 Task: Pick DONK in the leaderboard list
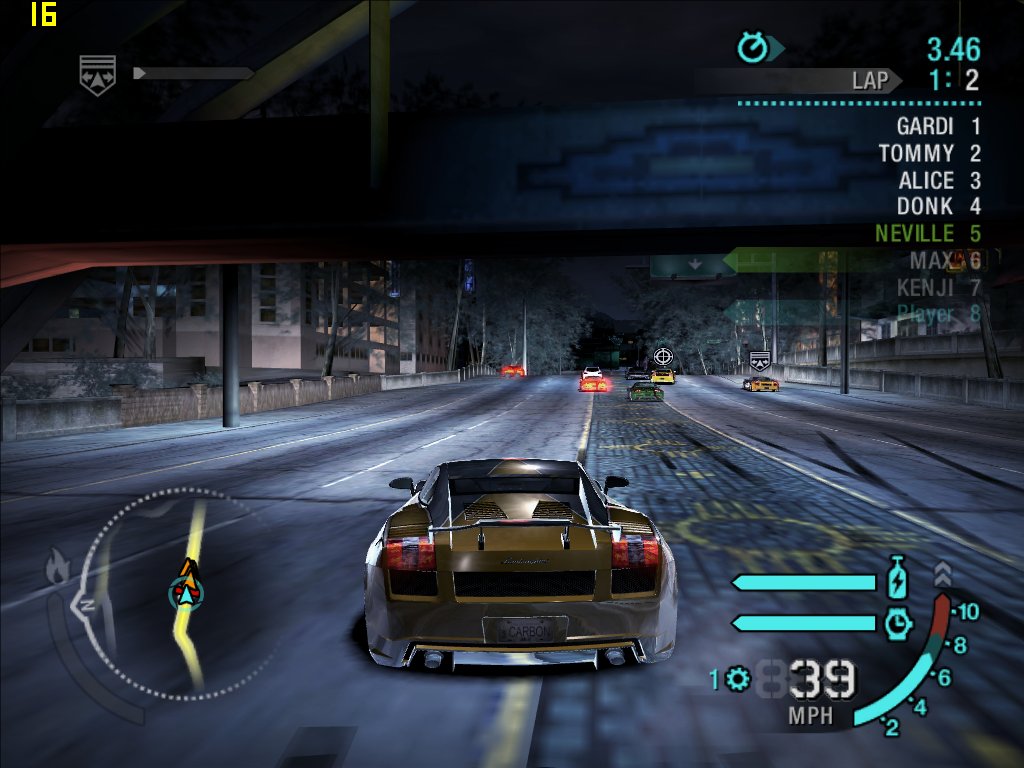(925, 207)
